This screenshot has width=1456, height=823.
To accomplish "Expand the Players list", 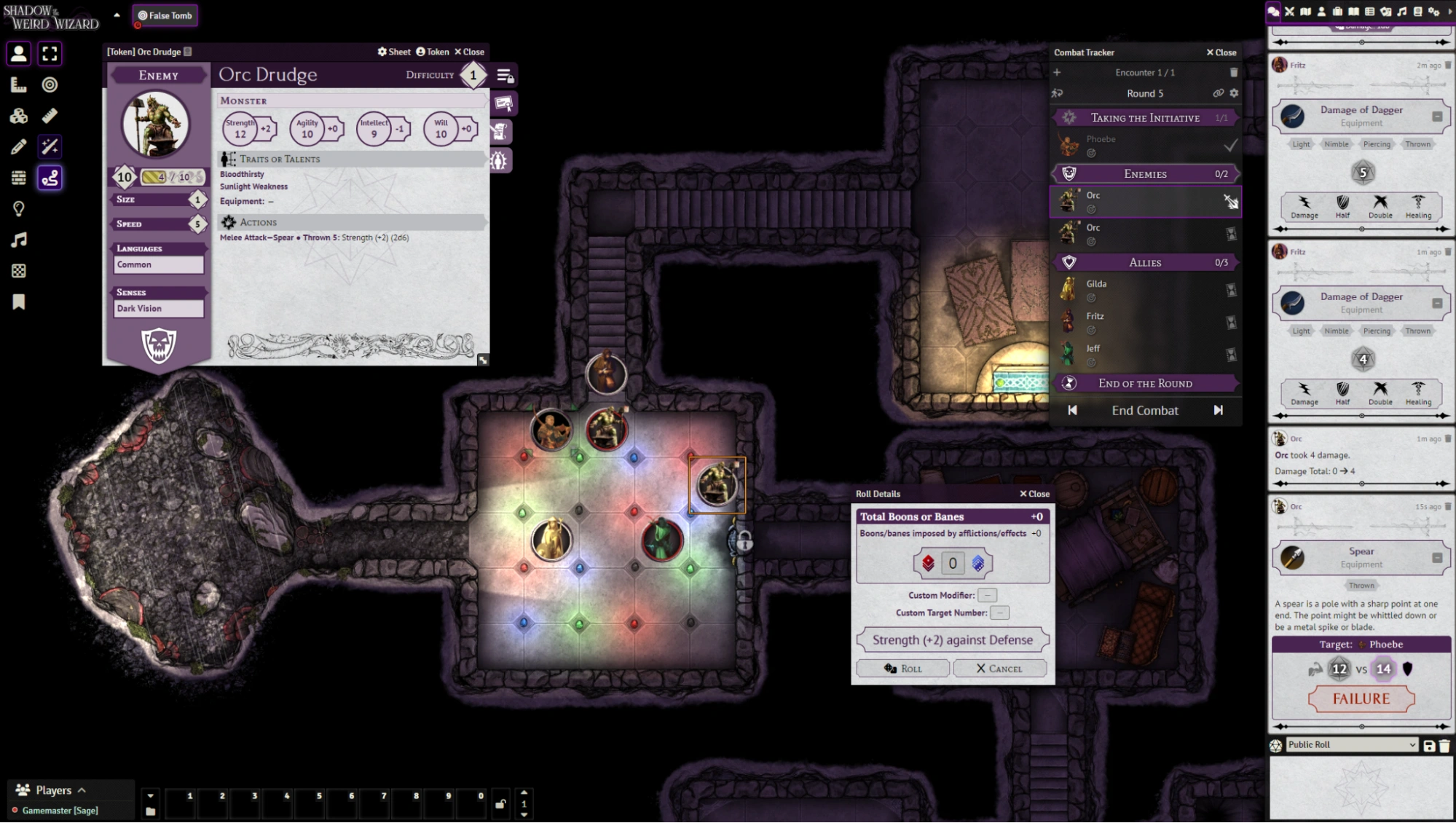I will [53, 790].
